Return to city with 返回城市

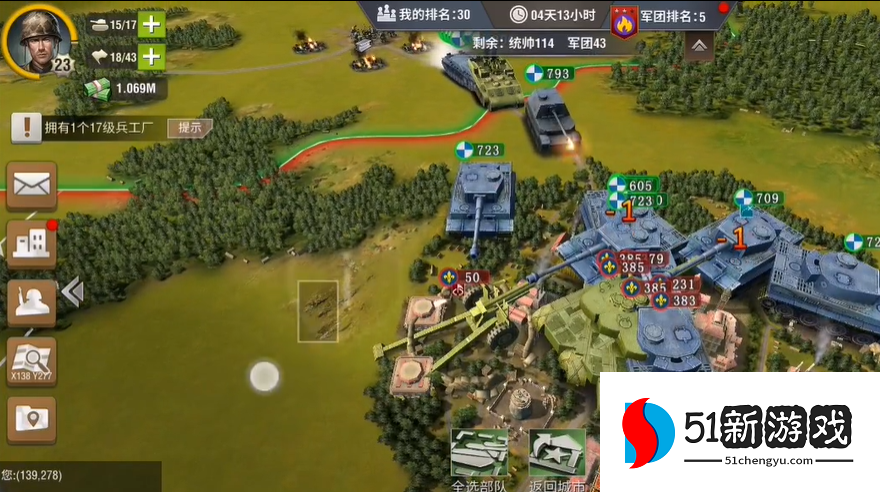click(x=557, y=458)
